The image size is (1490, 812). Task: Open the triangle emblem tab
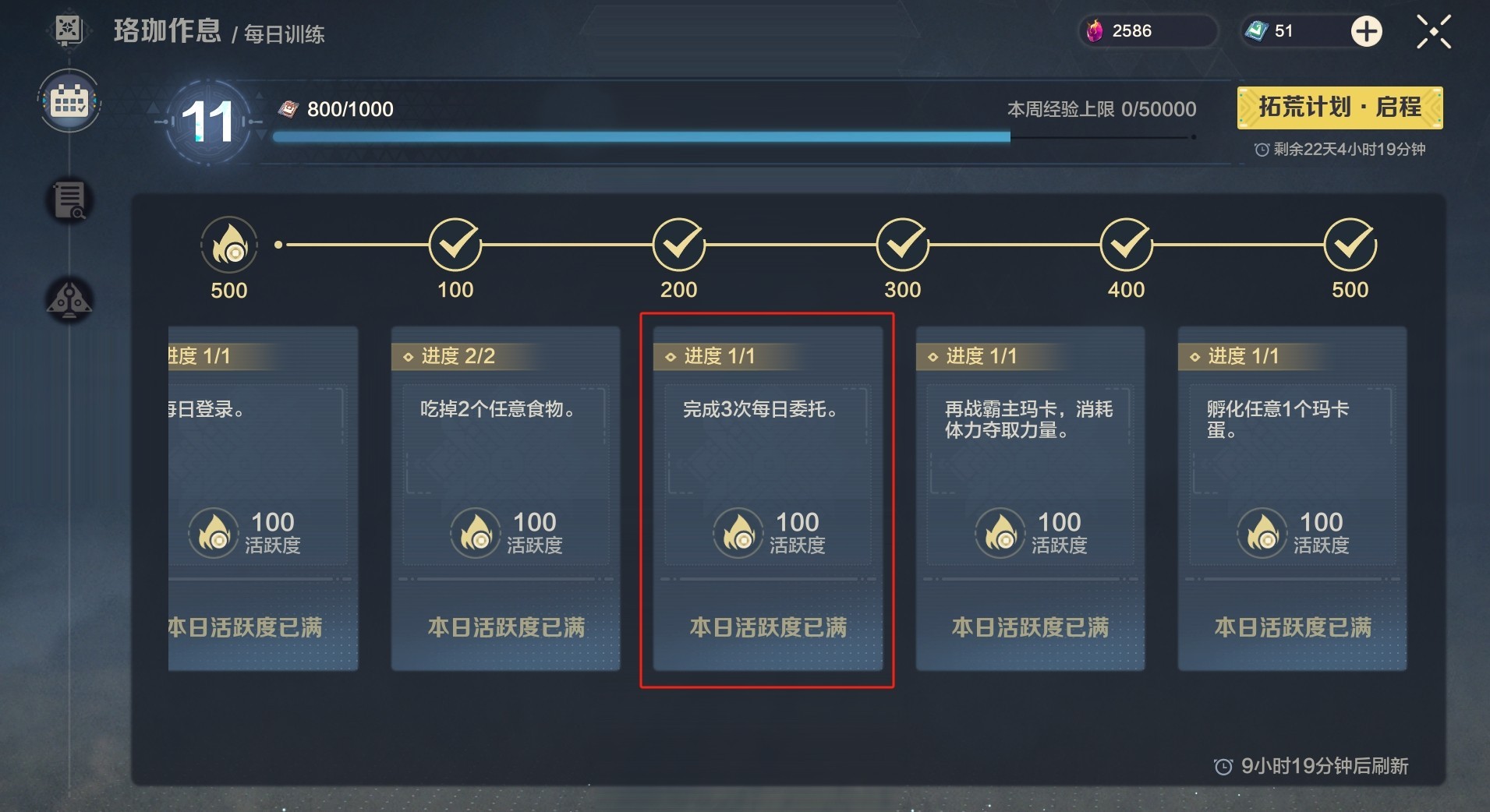click(x=69, y=300)
